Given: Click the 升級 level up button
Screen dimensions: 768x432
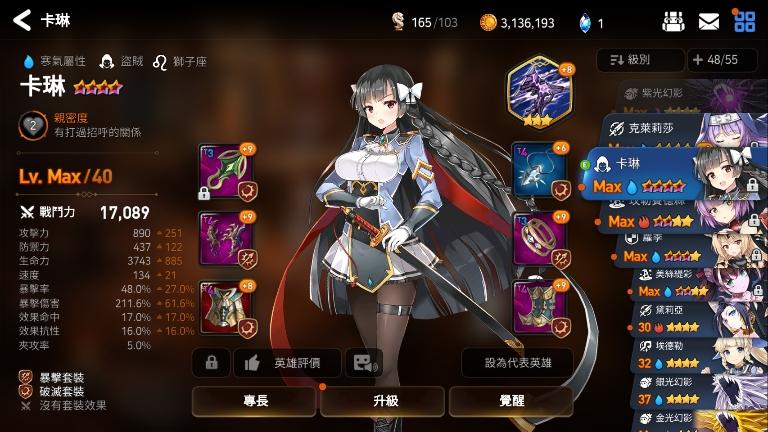Looking at the screenshot, I should [385, 401].
